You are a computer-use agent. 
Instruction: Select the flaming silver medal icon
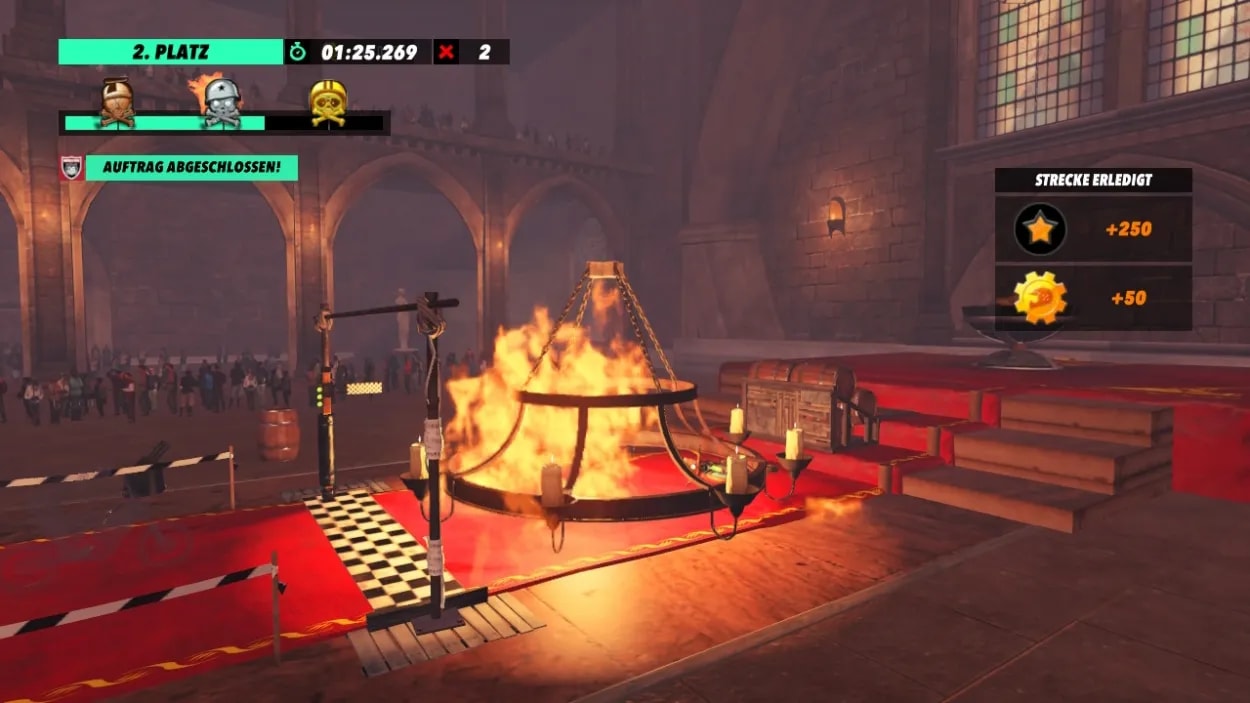tap(222, 102)
